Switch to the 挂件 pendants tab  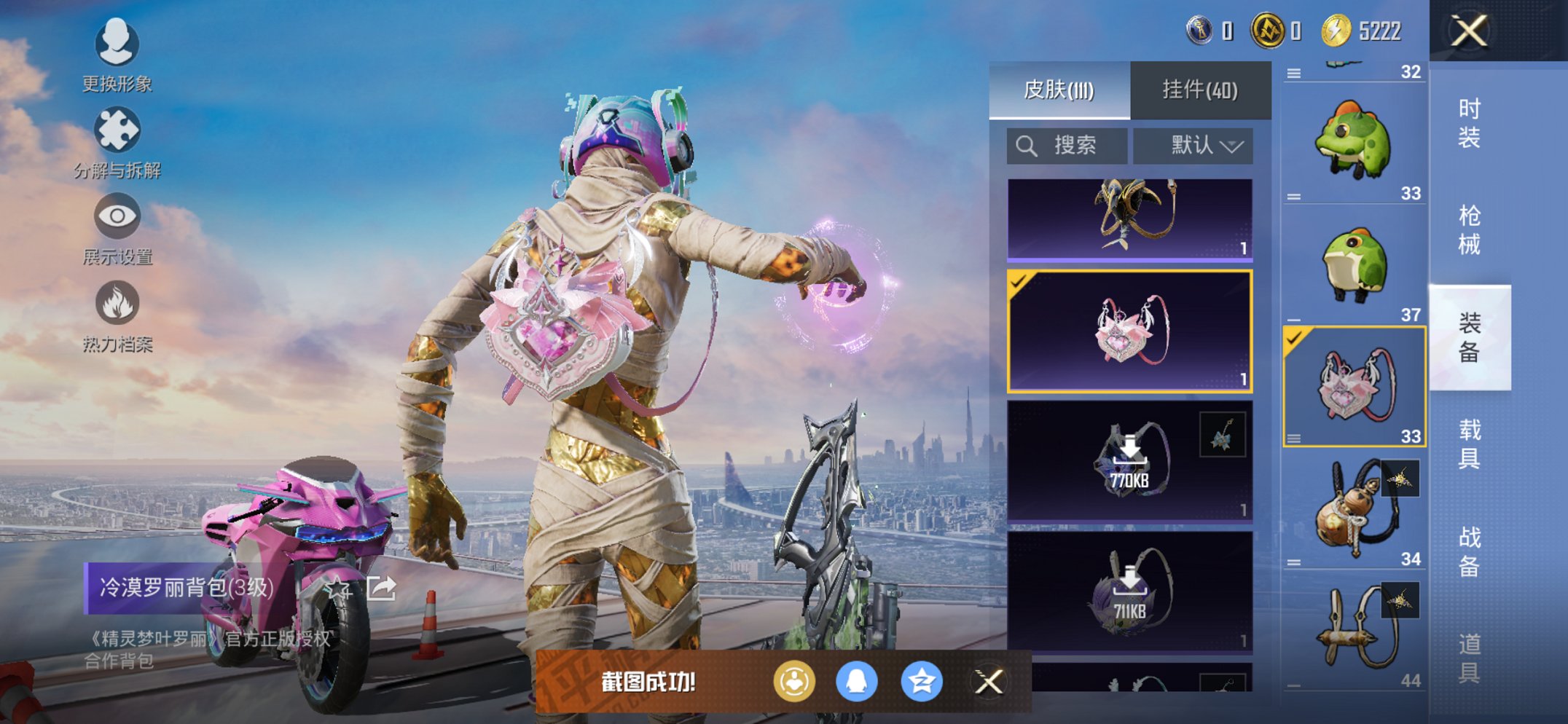(1199, 90)
